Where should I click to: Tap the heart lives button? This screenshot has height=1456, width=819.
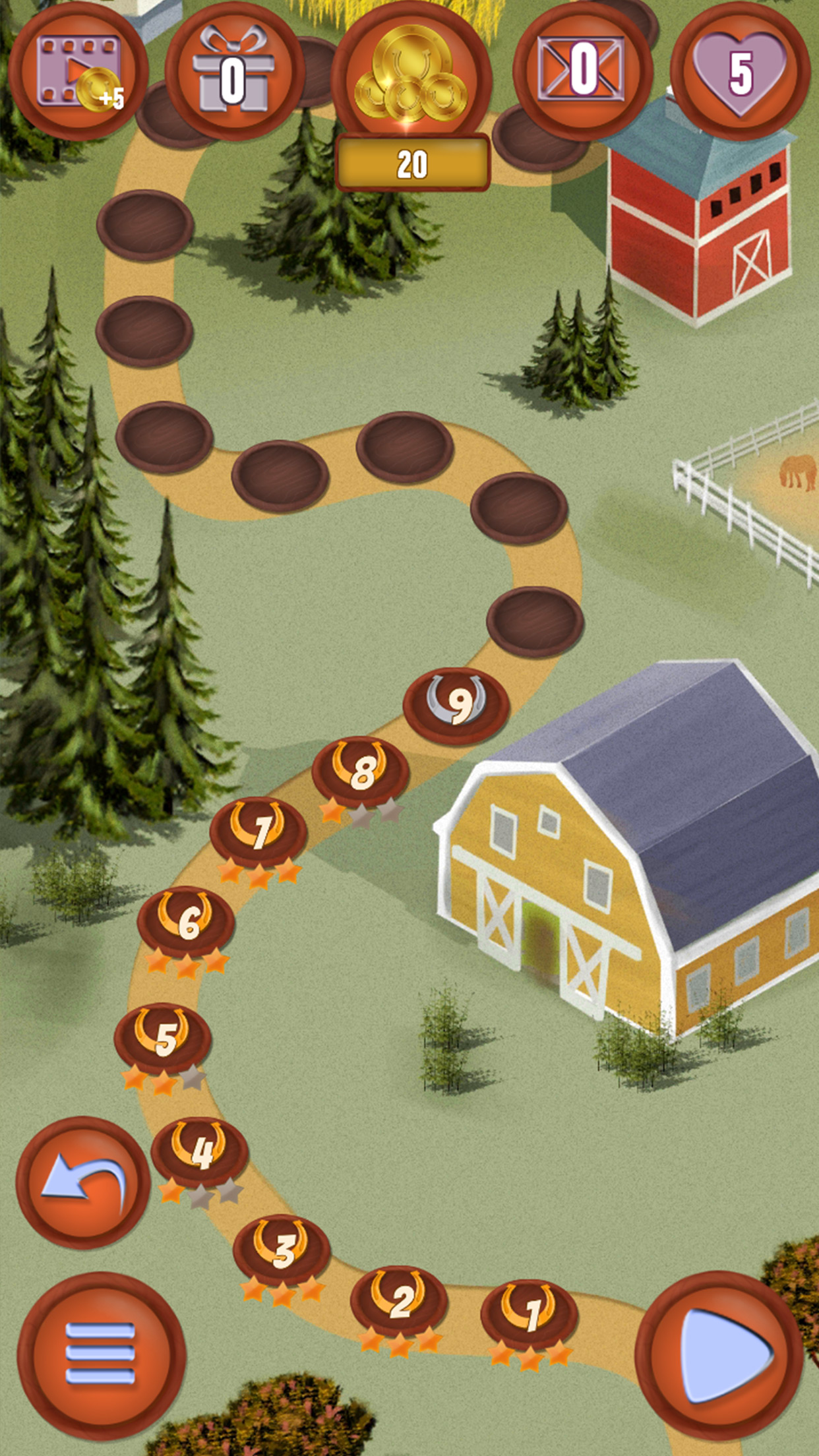point(739,71)
